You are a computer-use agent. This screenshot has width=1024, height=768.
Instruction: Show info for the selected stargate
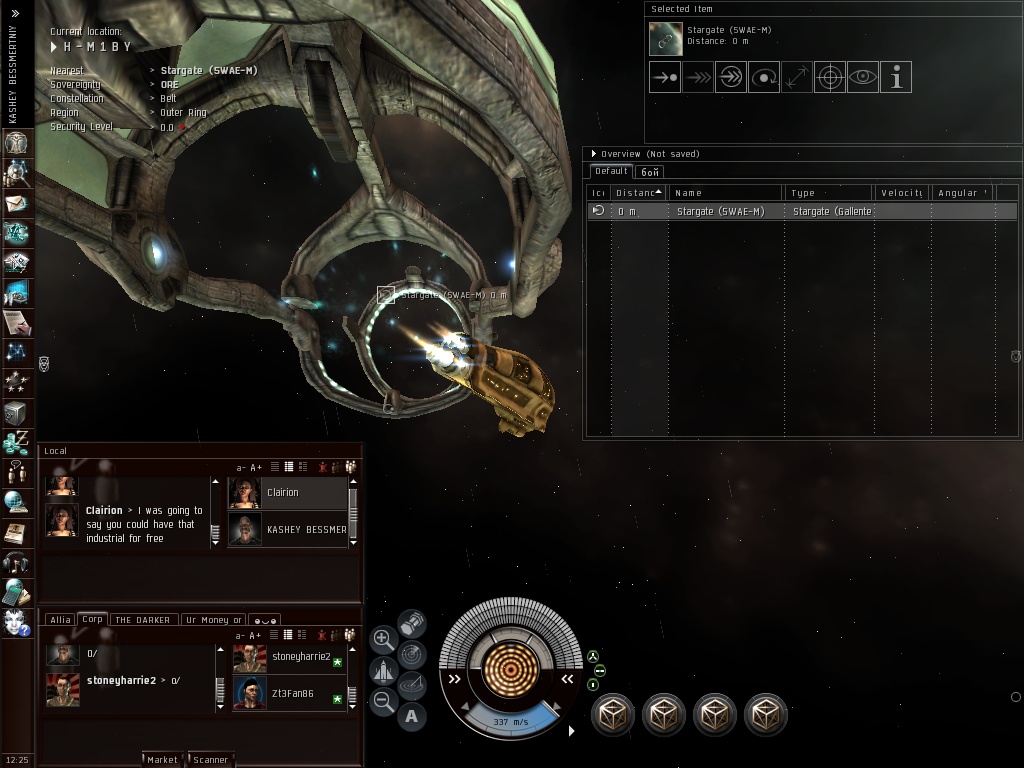(x=896, y=77)
